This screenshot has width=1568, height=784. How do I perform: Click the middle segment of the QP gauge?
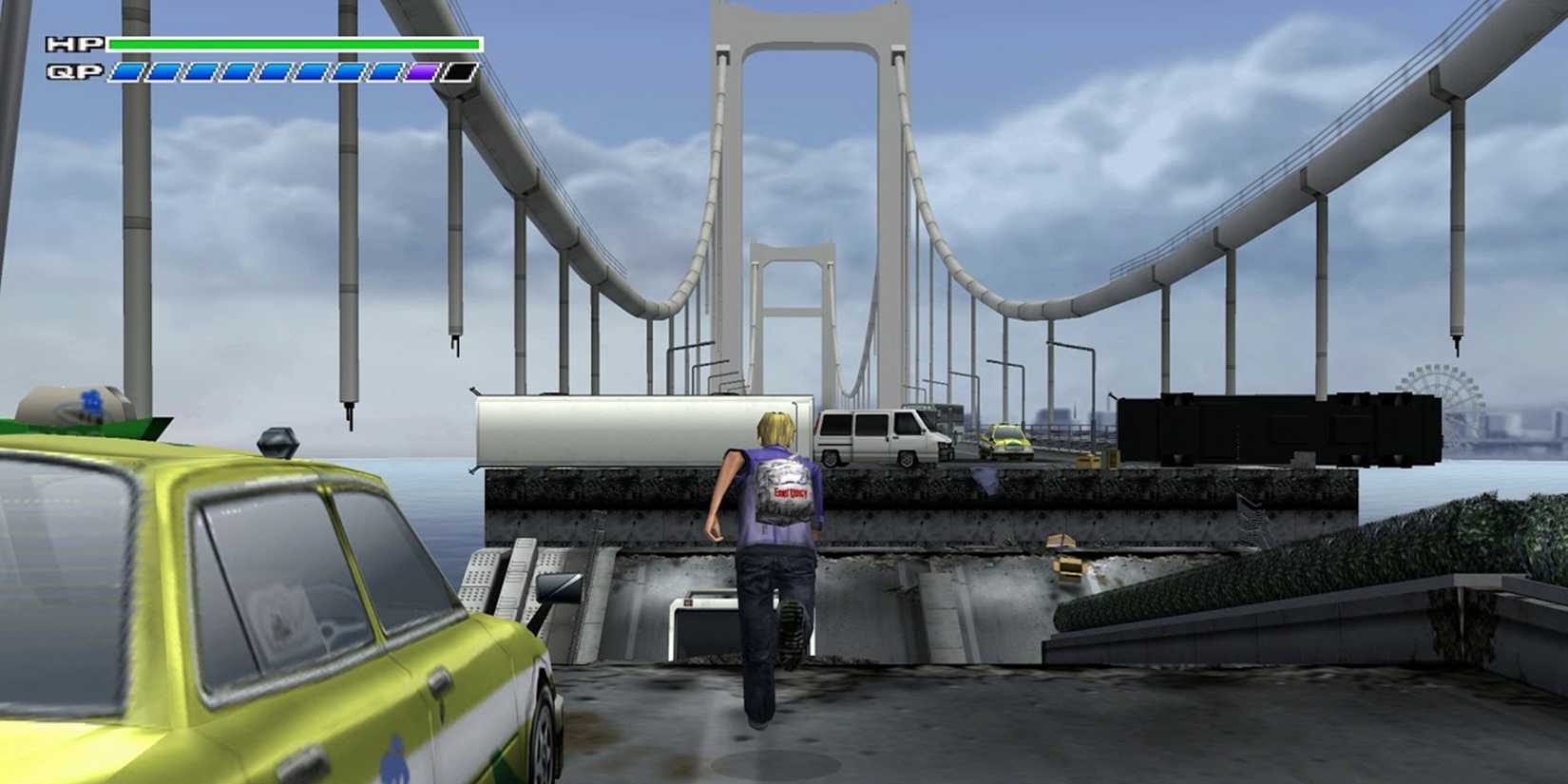click(276, 69)
